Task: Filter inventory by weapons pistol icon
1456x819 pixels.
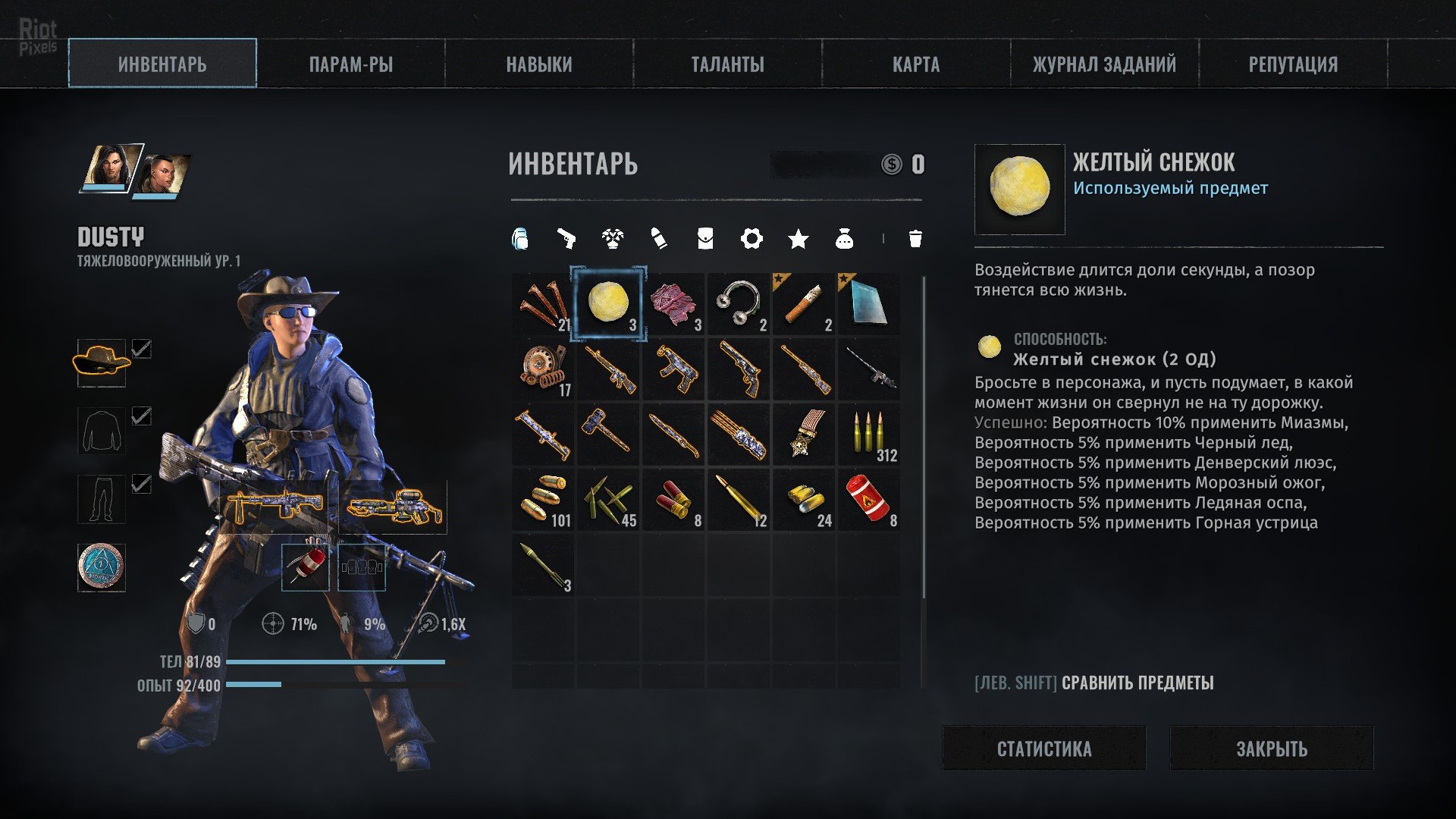Action: (566, 239)
